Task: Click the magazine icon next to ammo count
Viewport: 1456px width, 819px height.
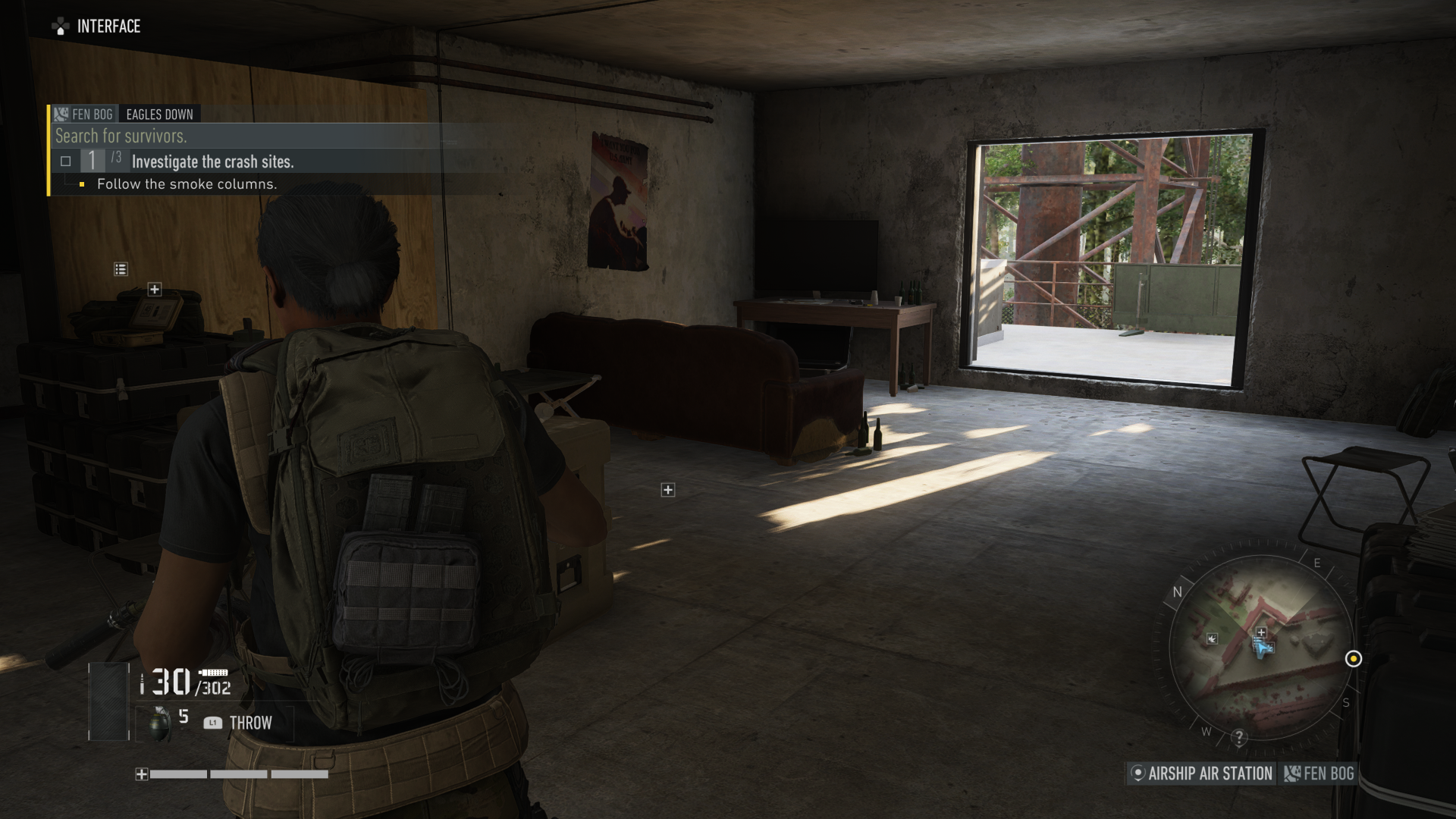Action: tap(215, 672)
